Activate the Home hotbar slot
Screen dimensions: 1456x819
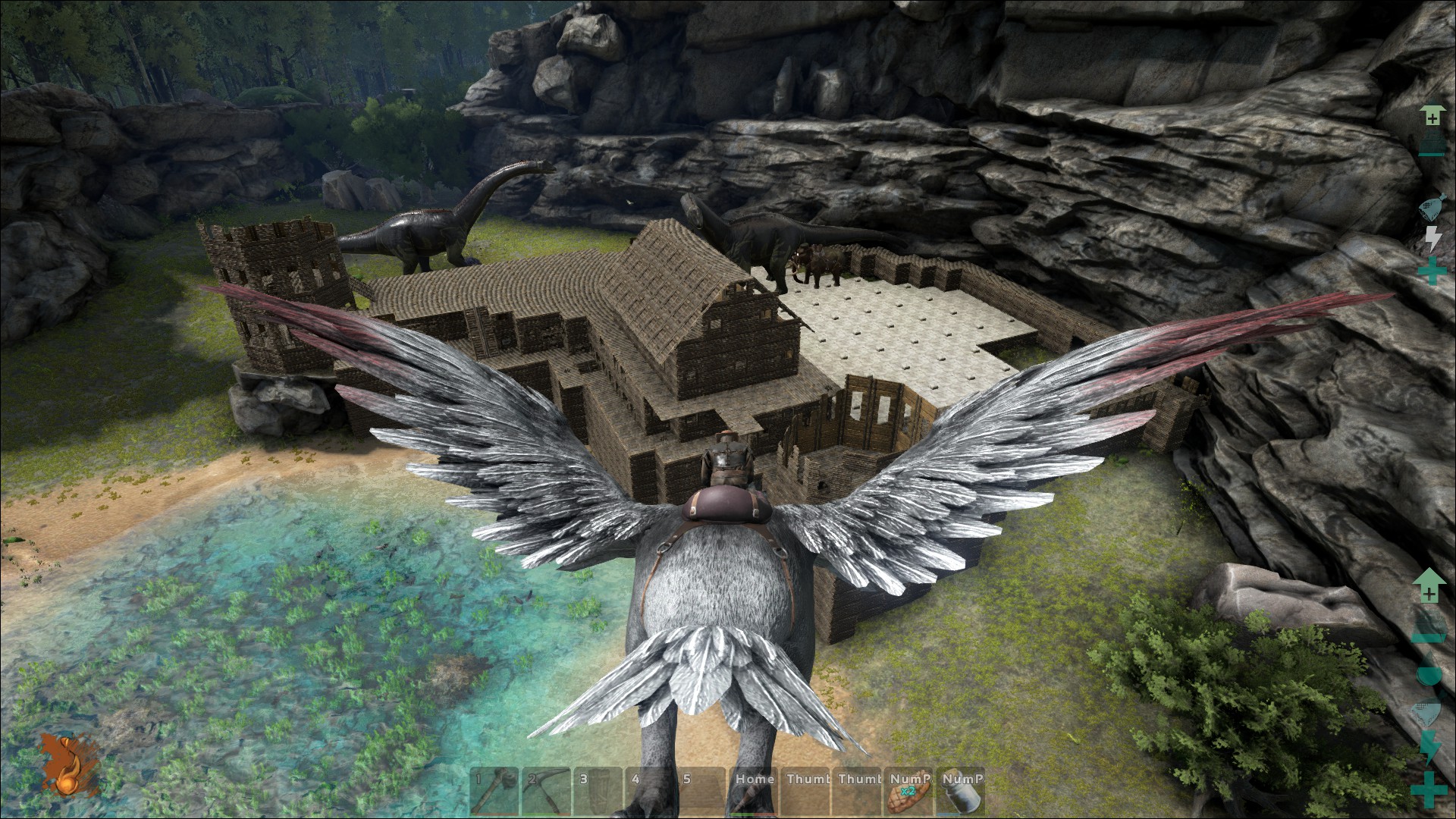coord(755,792)
